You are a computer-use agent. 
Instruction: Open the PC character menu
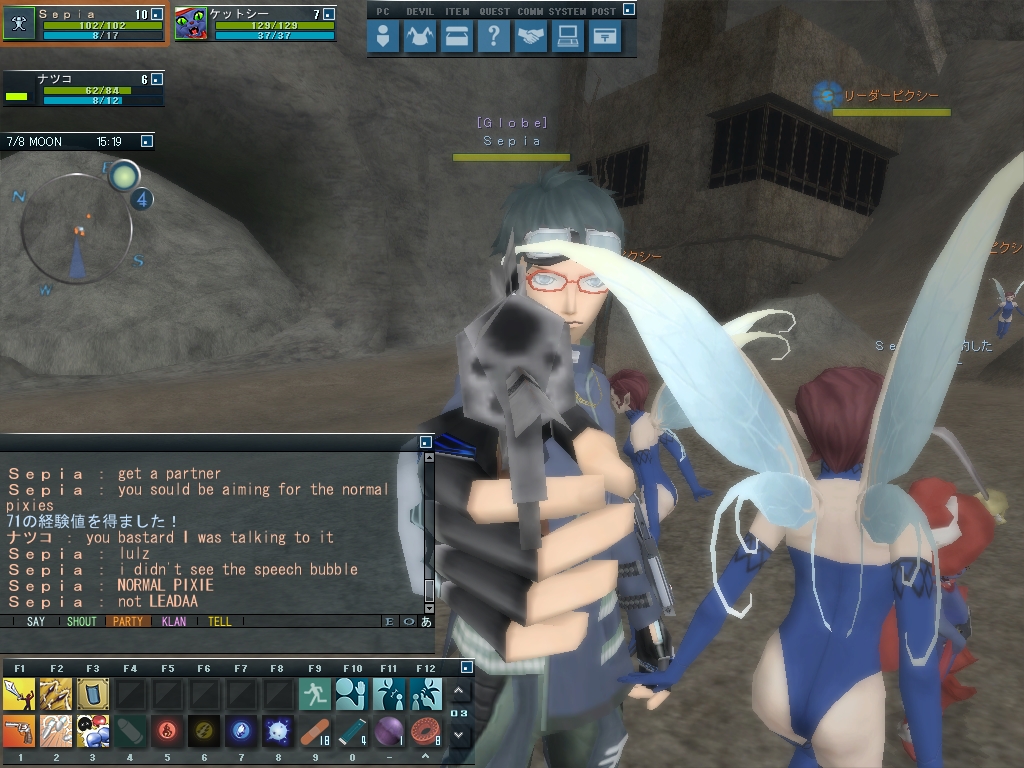(383, 37)
